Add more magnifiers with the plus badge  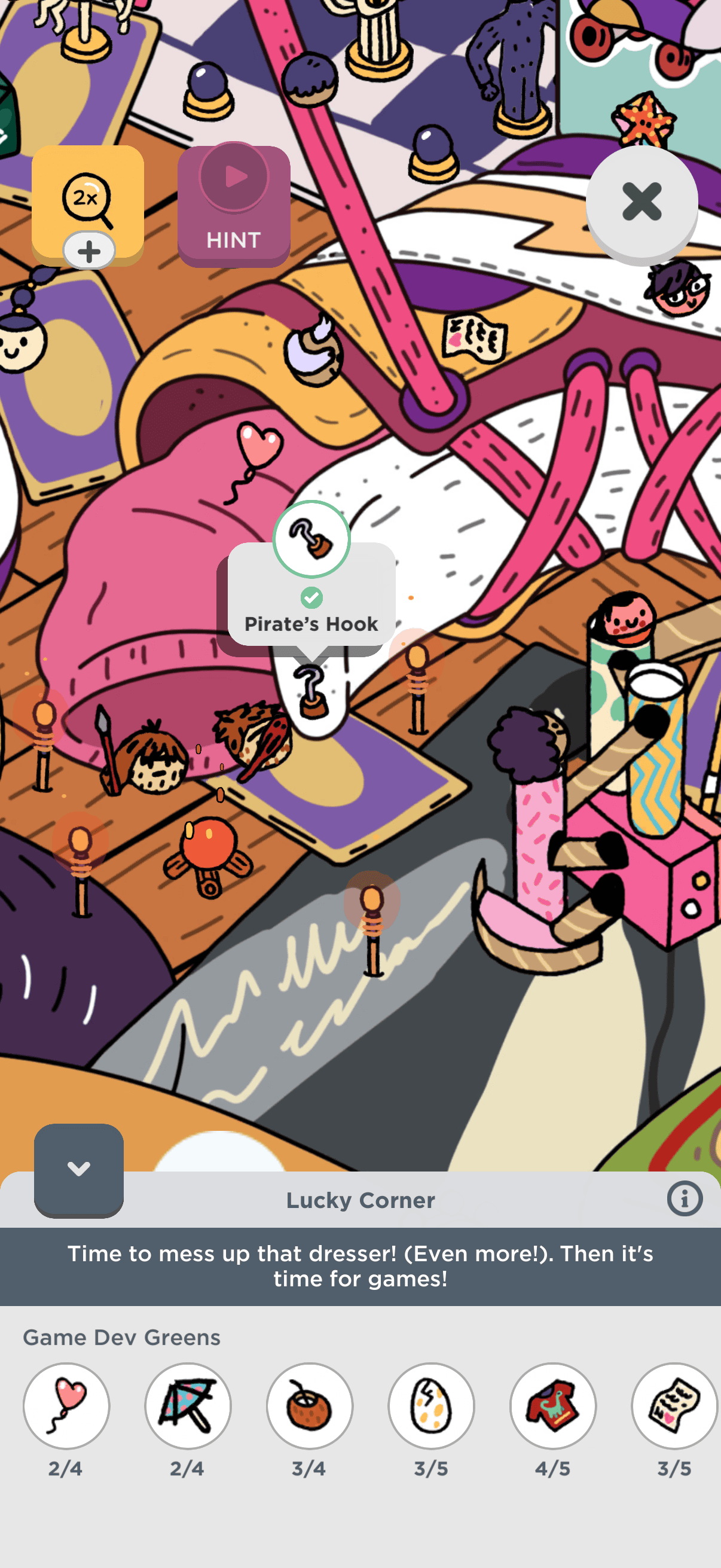point(89,251)
